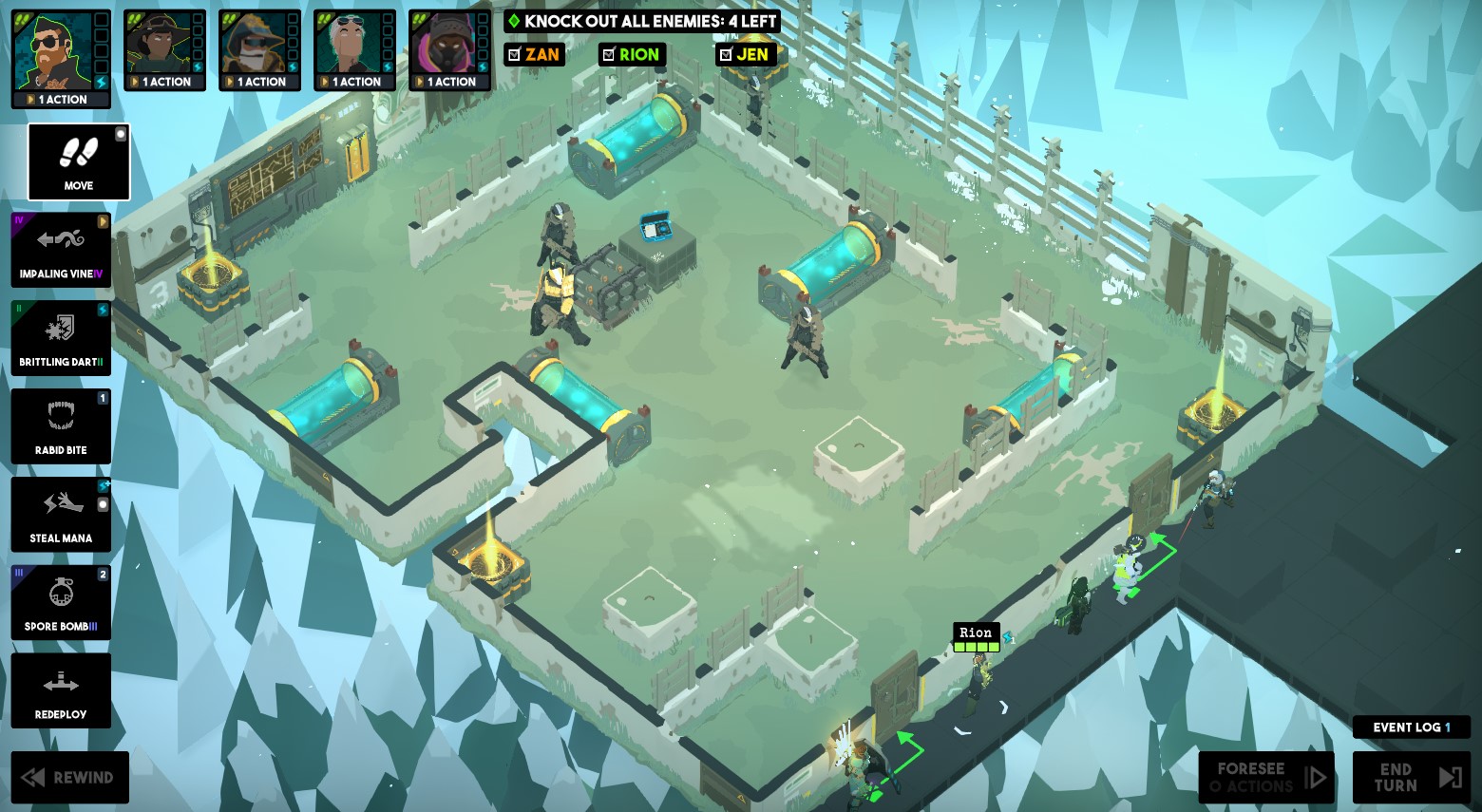Toggle the RION objective checkbox
Screen dimensions: 1482x812
point(609,54)
